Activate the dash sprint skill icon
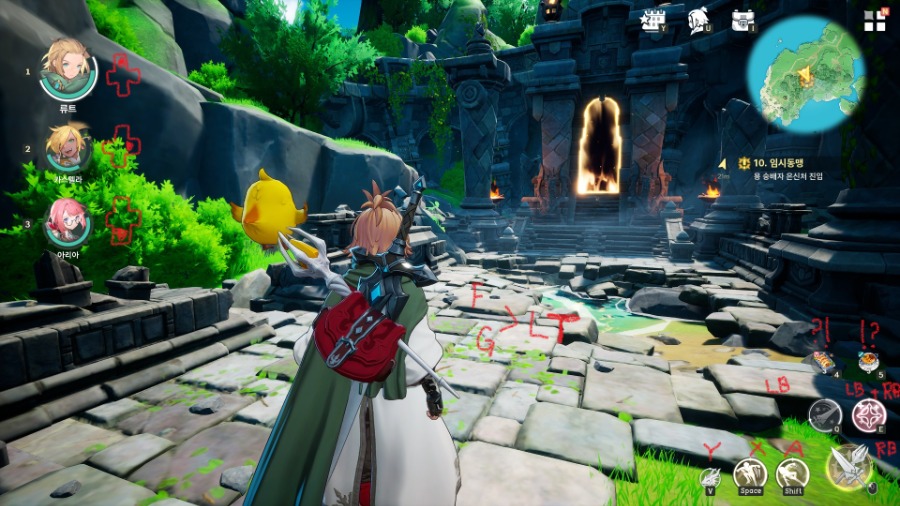Screen dimensions: 900x506 tap(793, 473)
